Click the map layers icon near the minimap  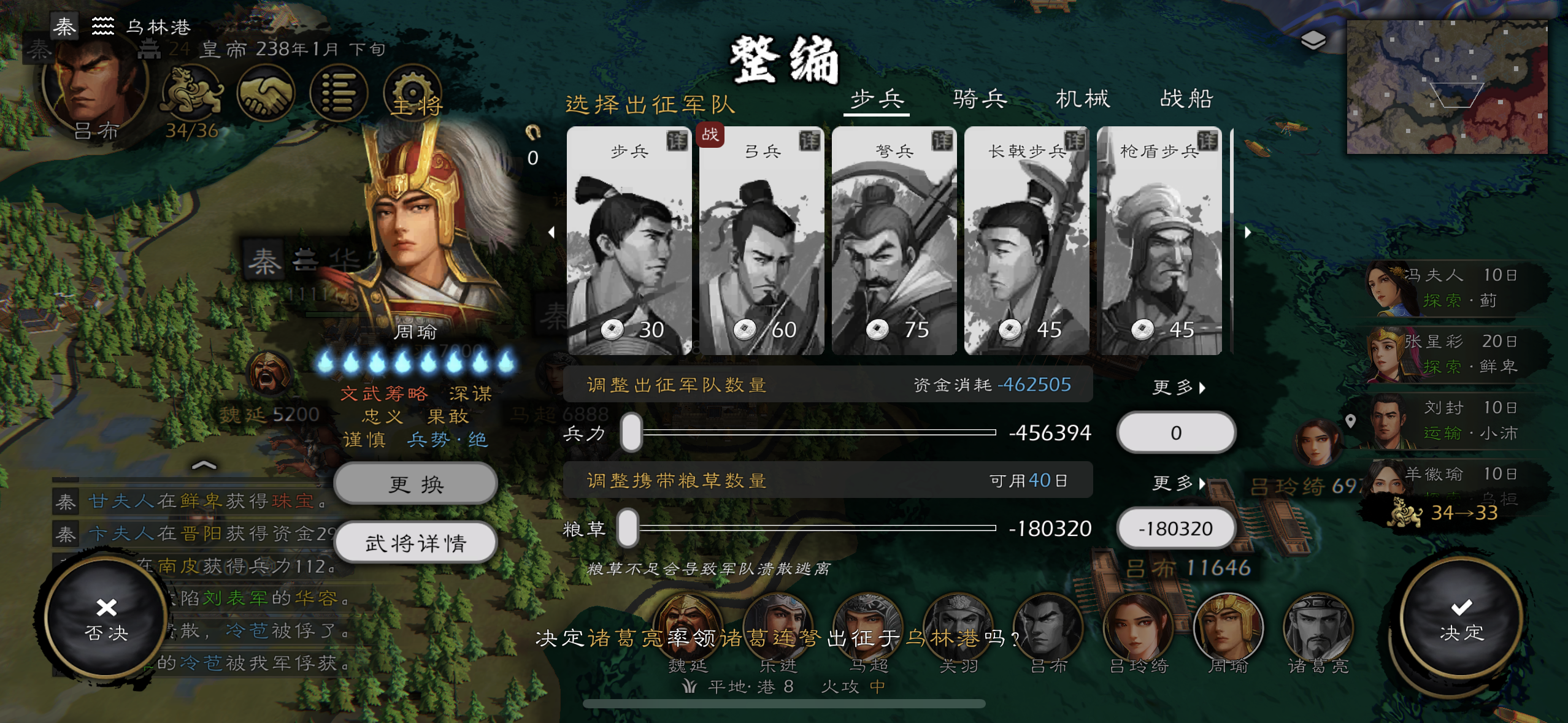point(1313,39)
